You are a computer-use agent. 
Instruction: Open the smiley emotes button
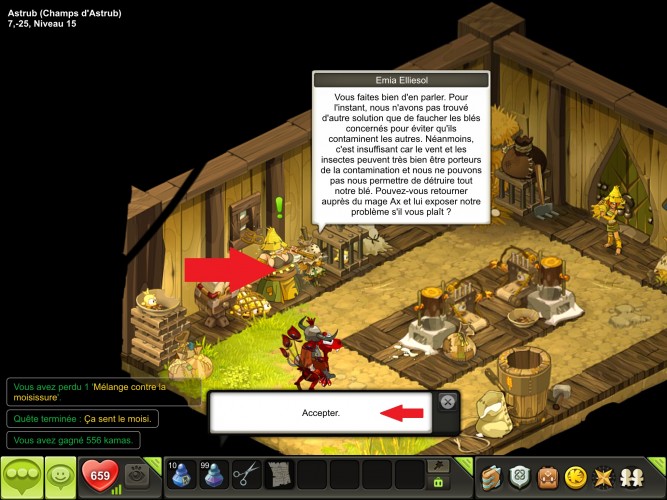[59, 474]
